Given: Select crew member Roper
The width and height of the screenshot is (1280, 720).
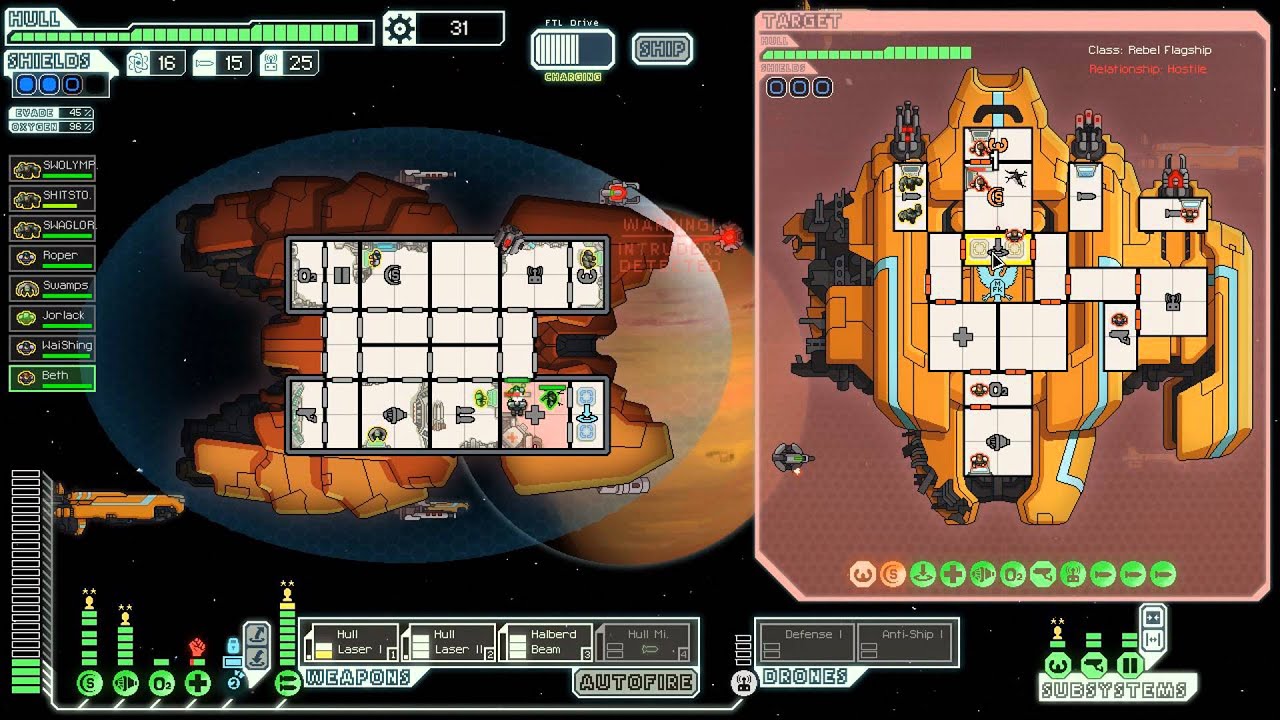Looking at the screenshot, I should (52, 257).
